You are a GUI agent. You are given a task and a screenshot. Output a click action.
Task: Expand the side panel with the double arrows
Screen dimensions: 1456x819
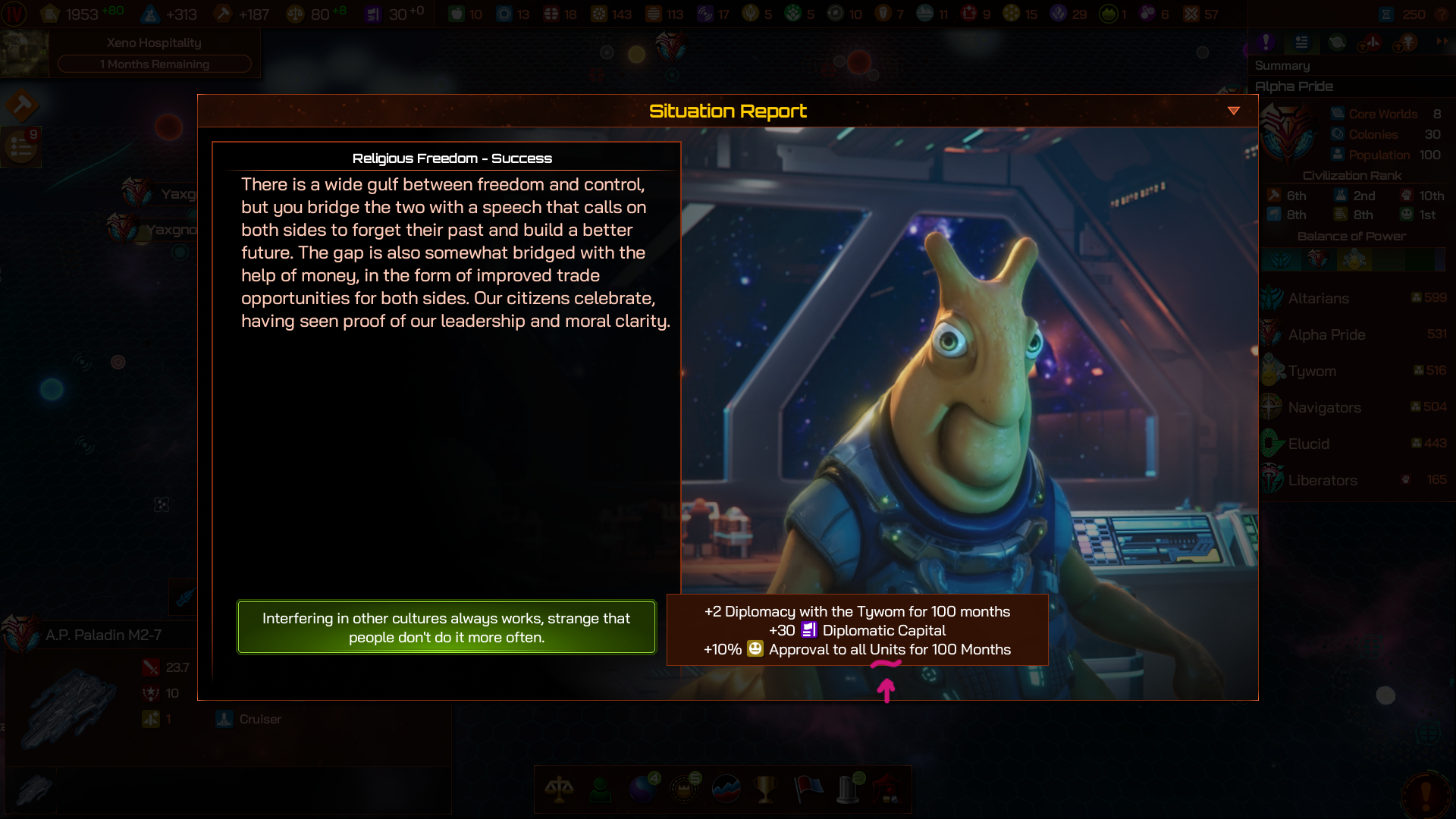click(x=1441, y=42)
